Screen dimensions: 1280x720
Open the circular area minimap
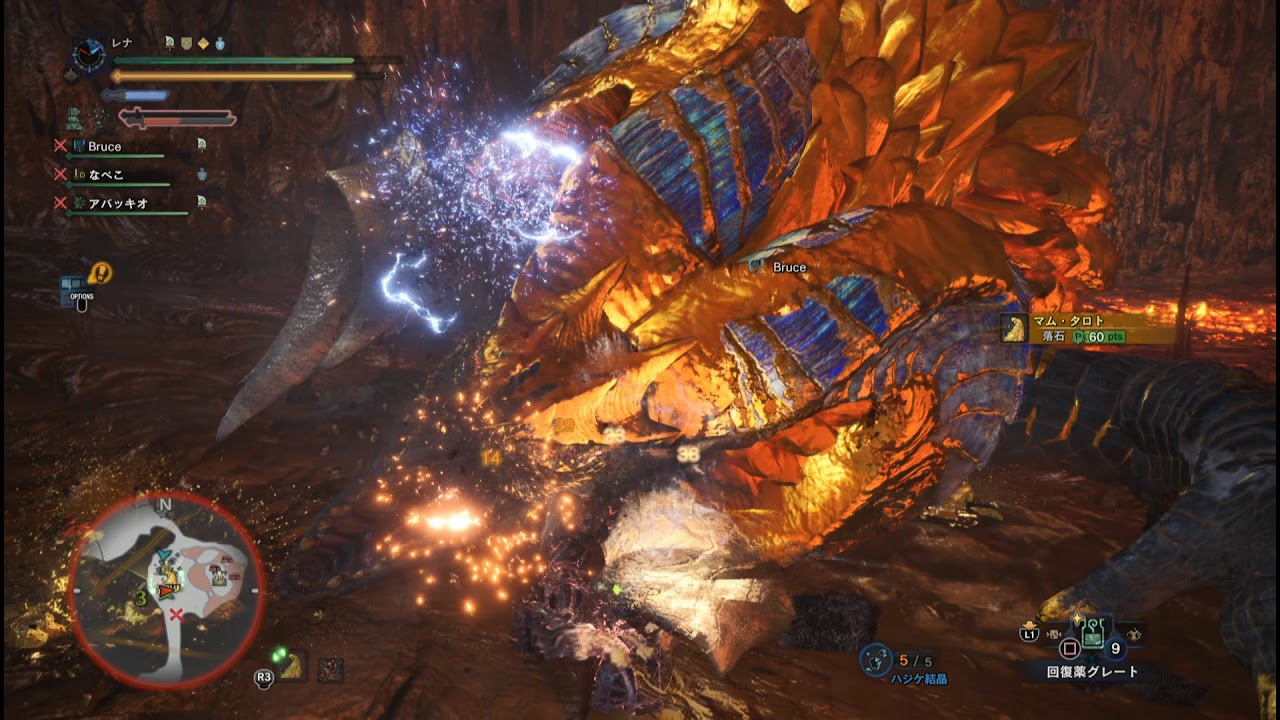pos(166,590)
